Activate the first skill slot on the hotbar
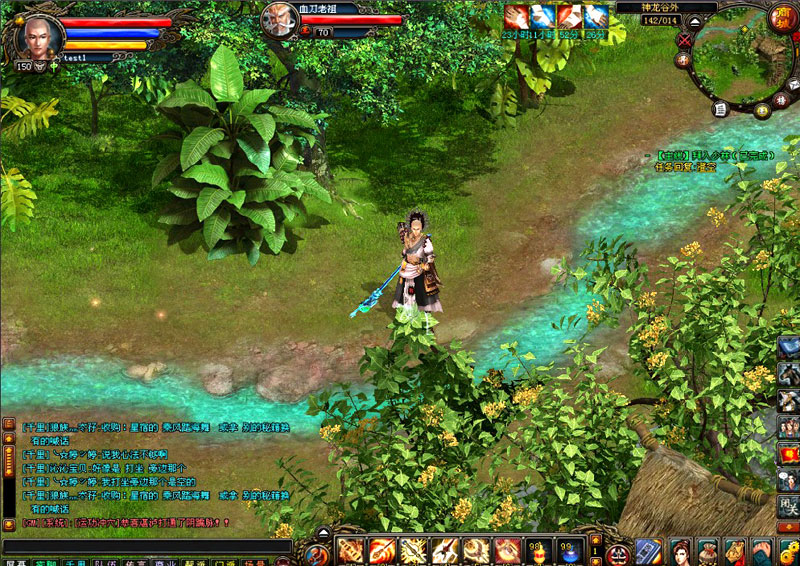800x566 pixels. (x=351, y=549)
